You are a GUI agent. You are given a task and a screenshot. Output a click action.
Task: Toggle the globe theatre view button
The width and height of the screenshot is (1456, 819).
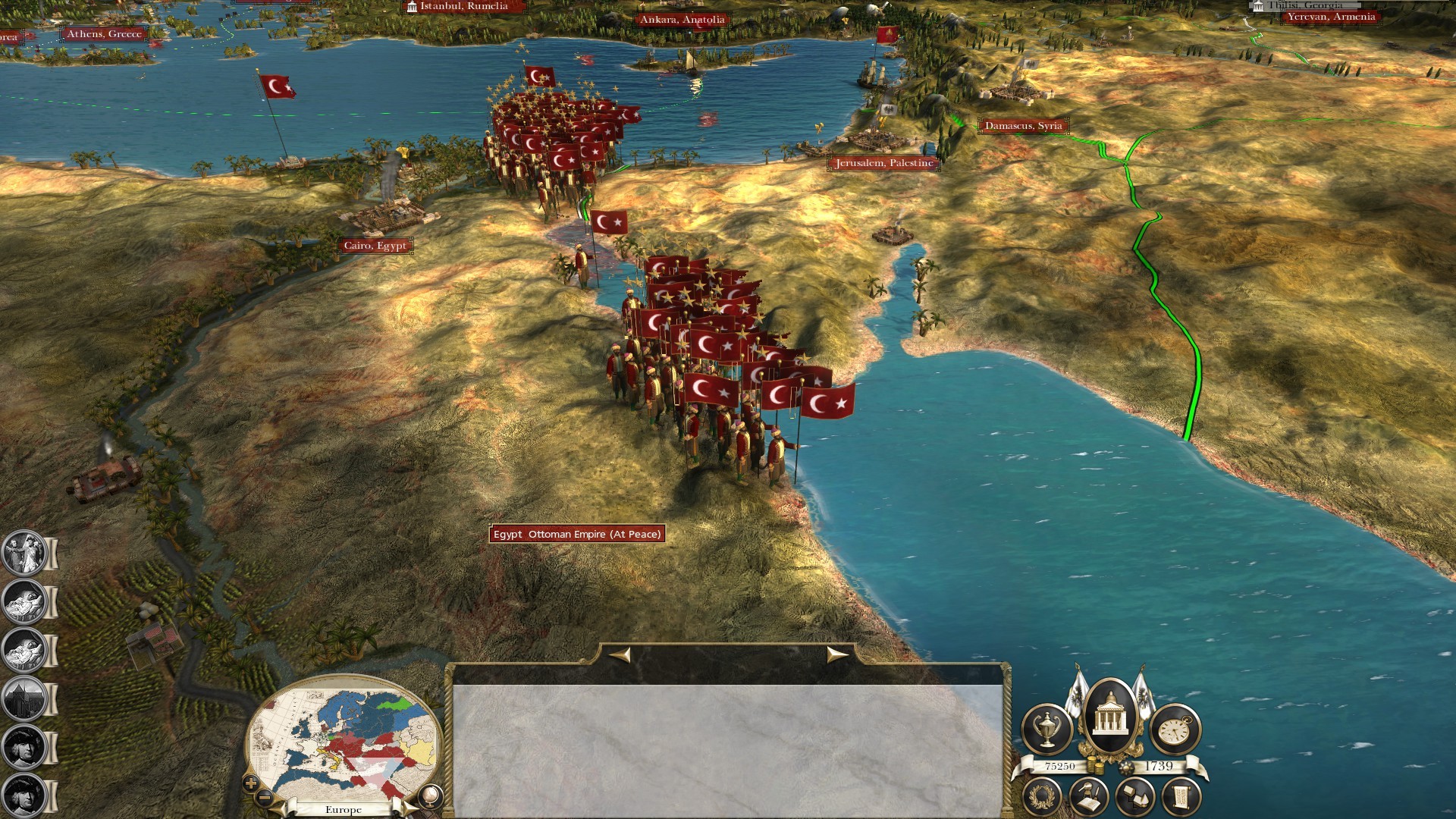coord(430,795)
